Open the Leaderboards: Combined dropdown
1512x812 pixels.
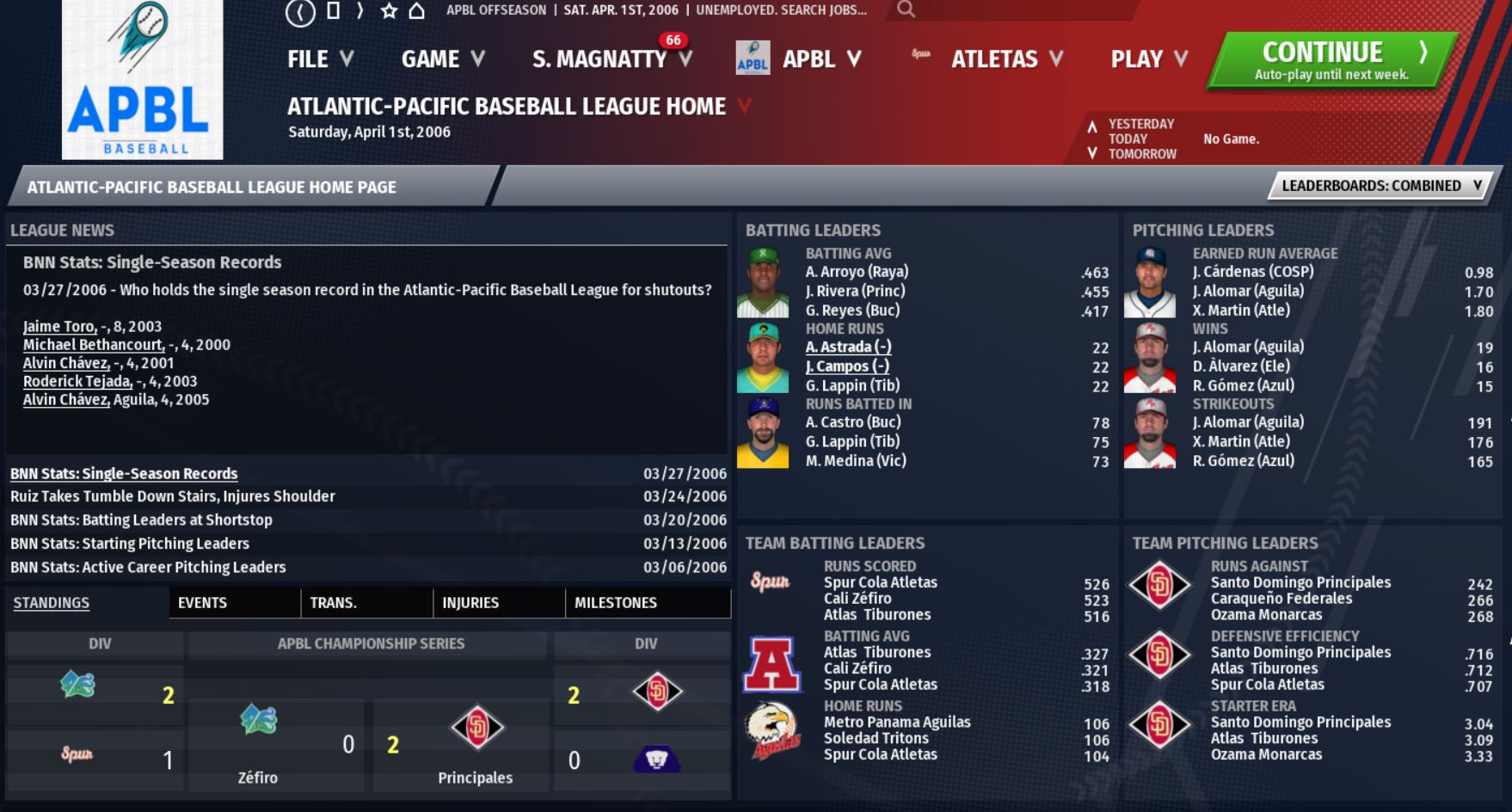click(x=1380, y=186)
